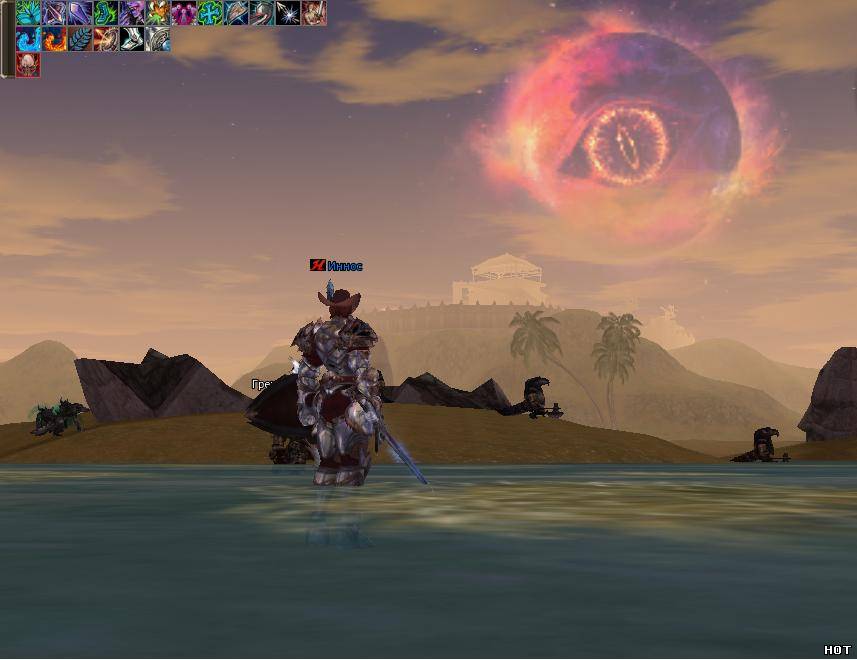Click the brown swordsman buff icon
The width and height of the screenshot is (857, 660).
click(x=314, y=13)
